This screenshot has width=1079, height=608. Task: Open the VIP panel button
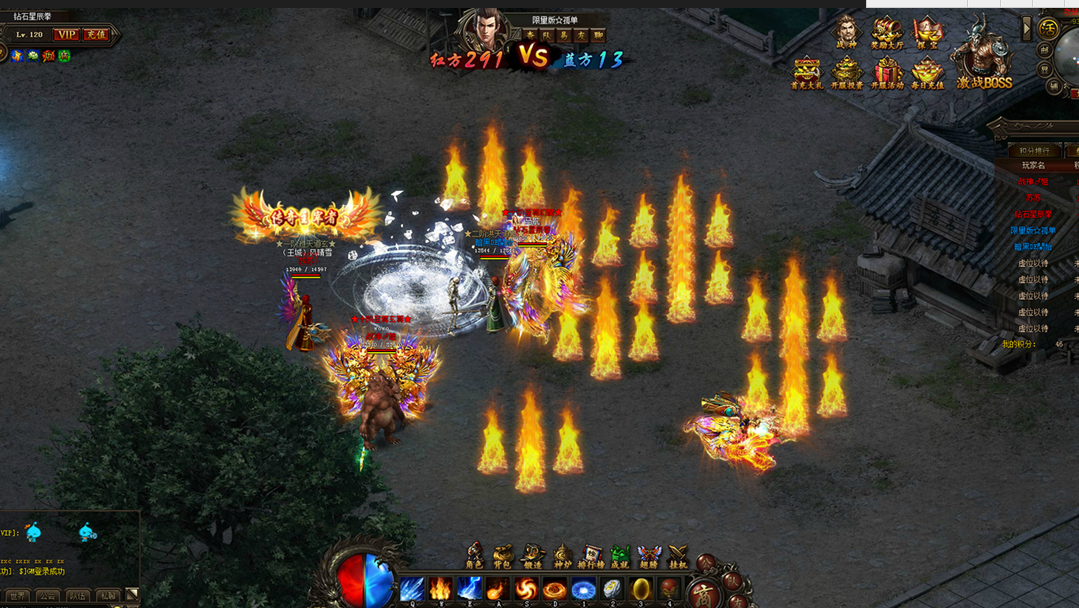coord(67,35)
